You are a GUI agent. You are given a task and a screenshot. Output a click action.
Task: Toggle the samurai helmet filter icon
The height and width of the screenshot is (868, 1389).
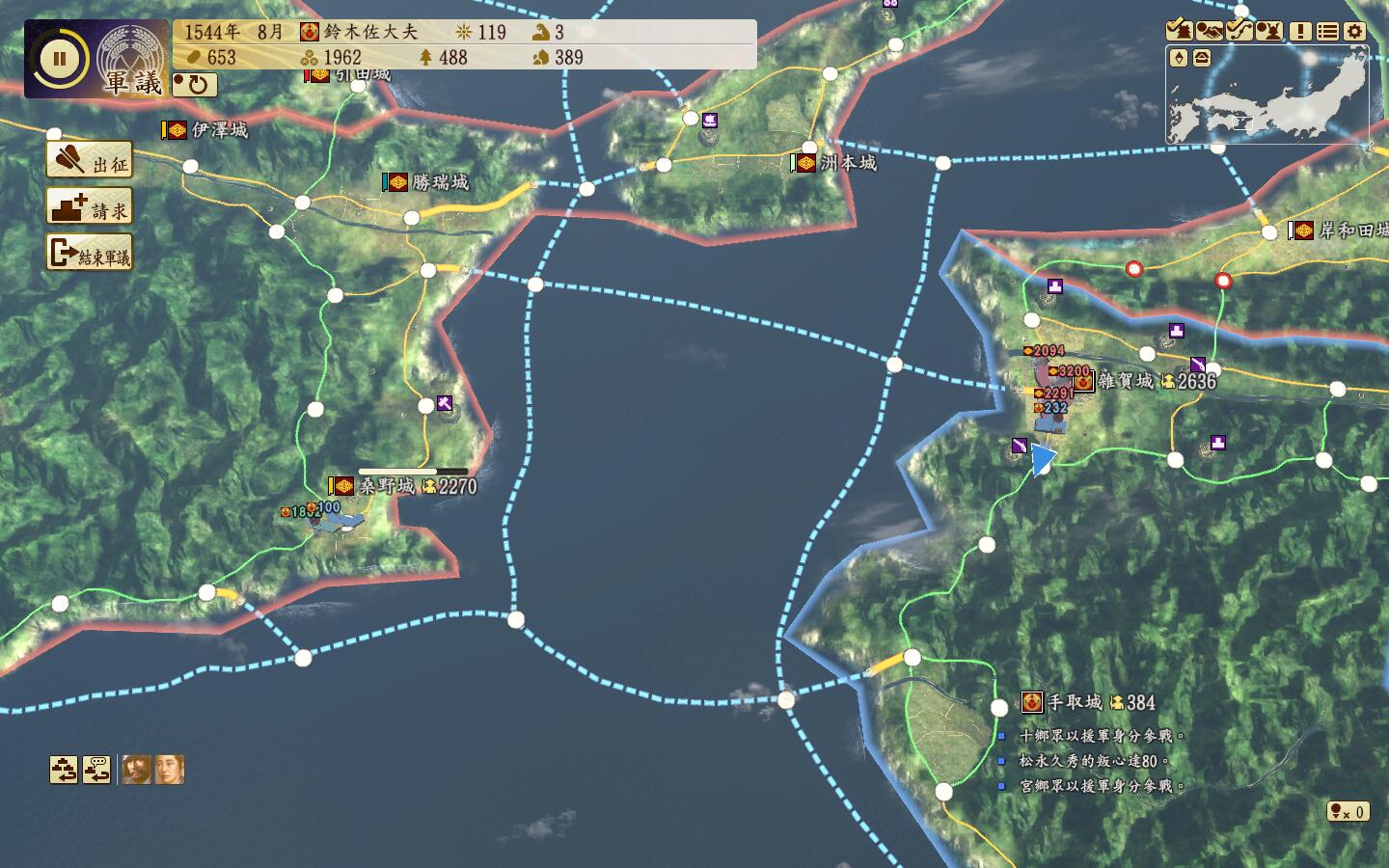point(1269,31)
